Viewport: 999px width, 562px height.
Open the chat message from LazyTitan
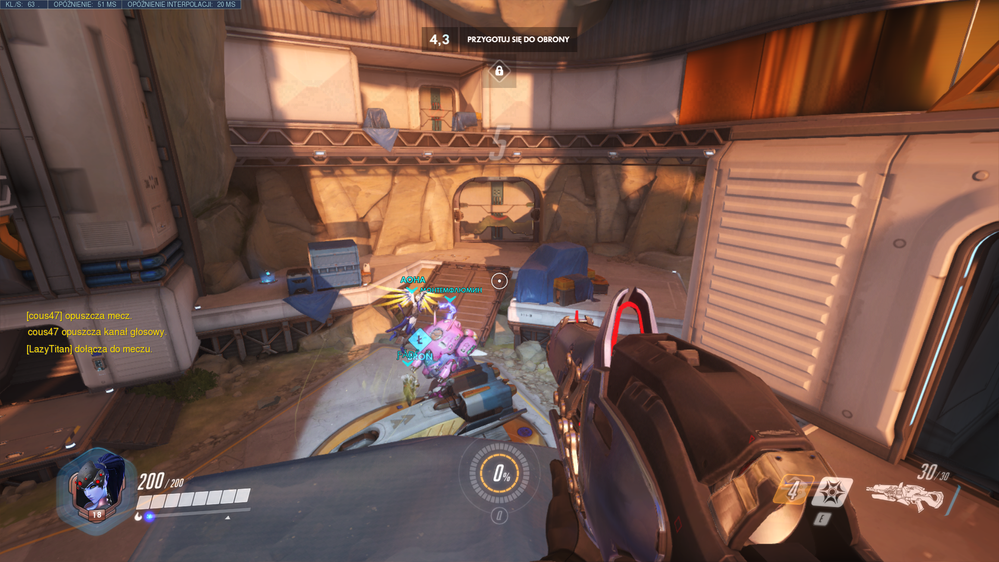(89, 348)
